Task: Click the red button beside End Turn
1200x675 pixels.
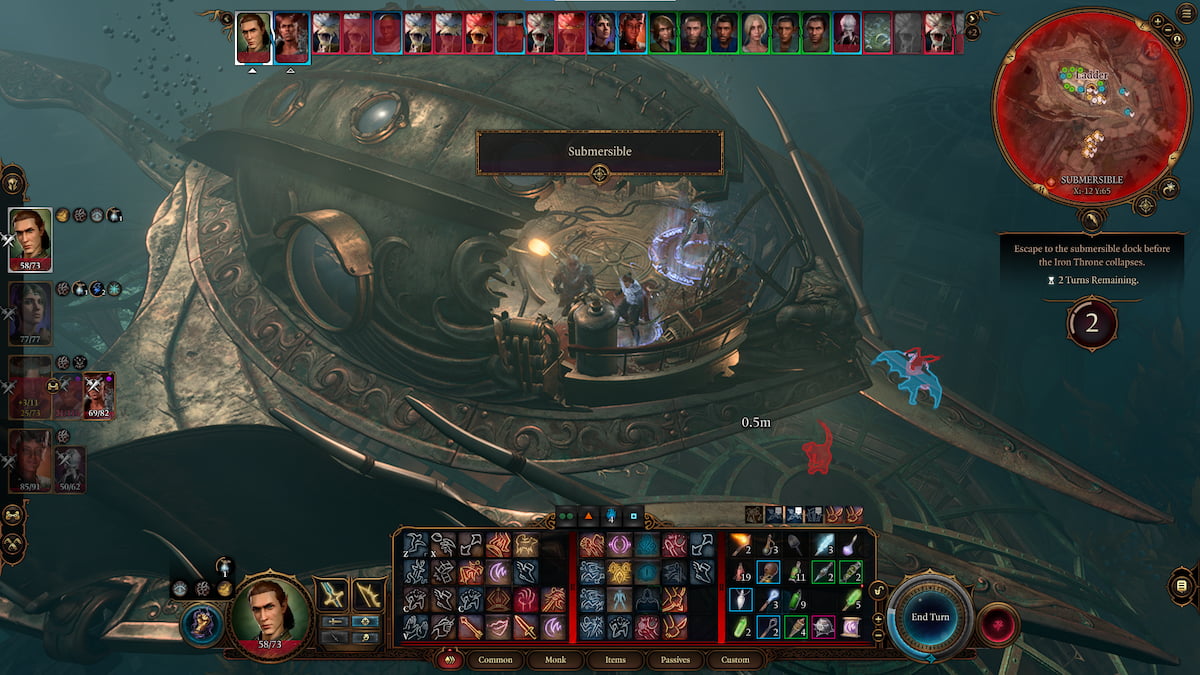Action: point(998,624)
